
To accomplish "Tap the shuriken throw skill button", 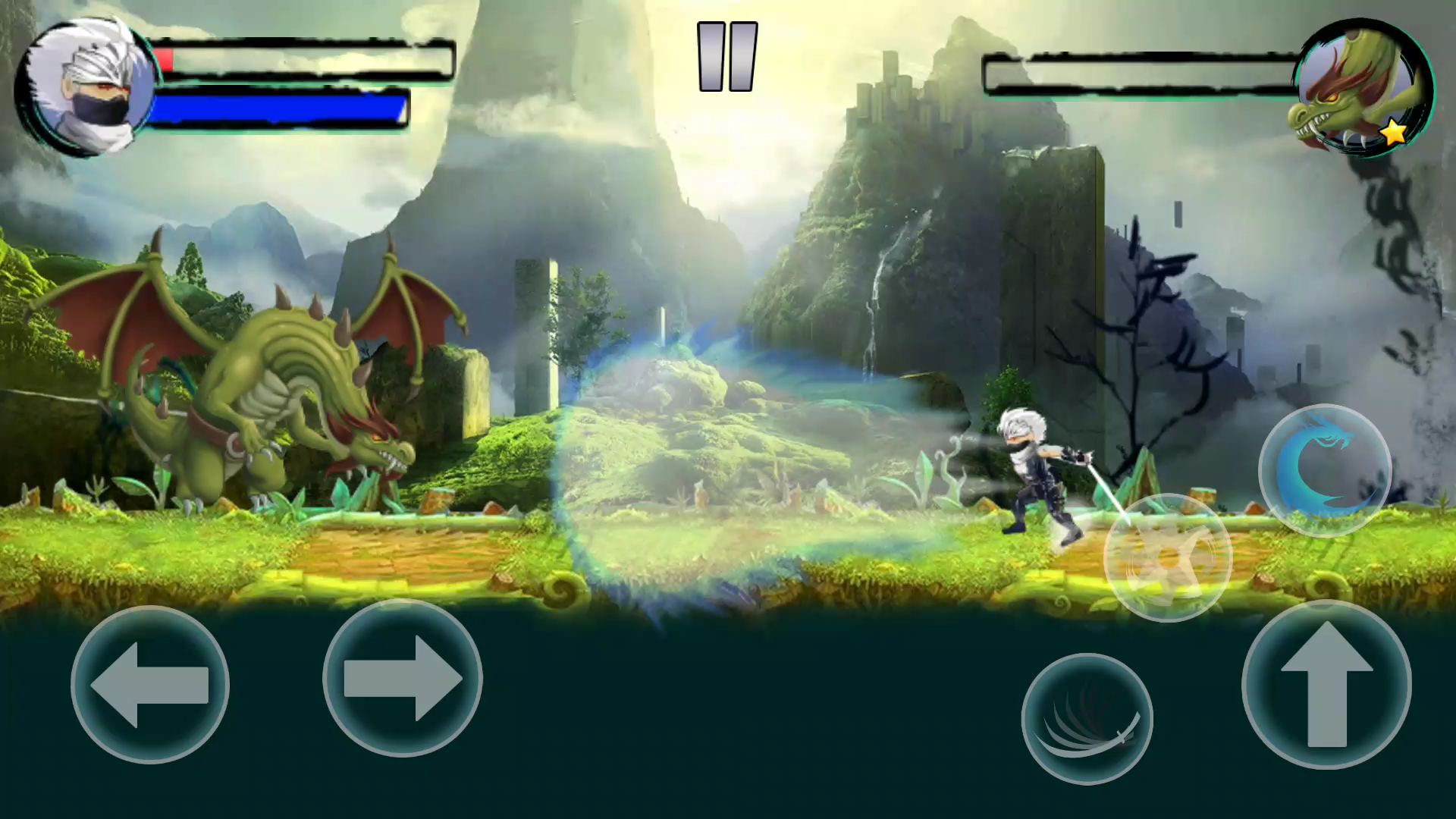I will pyautogui.click(x=1168, y=557).
